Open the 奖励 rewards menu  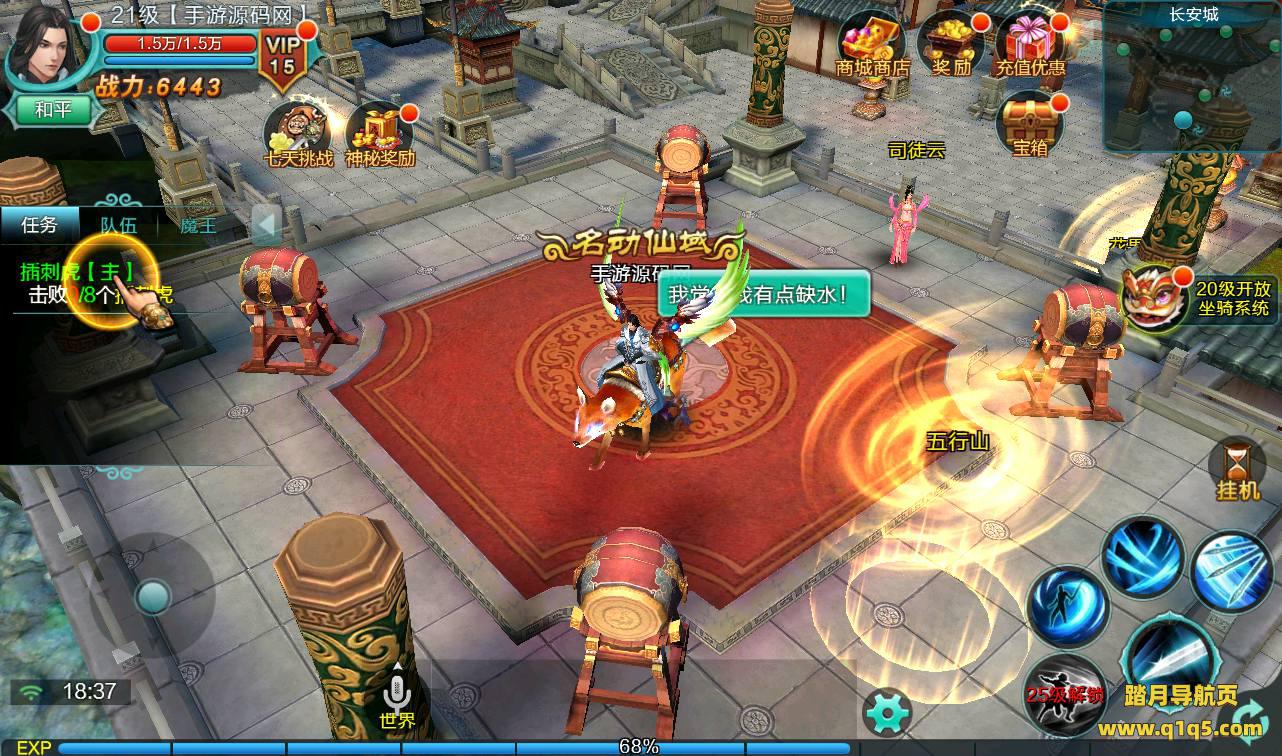pos(952,46)
